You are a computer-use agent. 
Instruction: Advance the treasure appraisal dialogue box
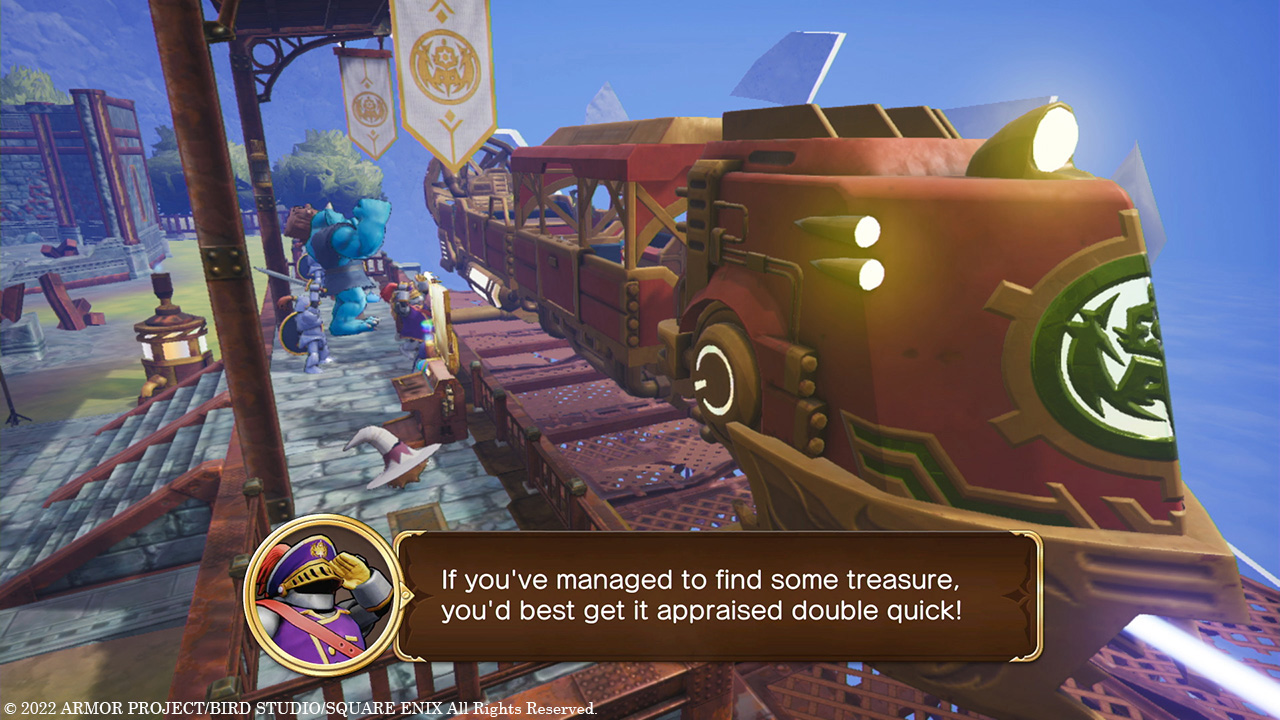point(717,595)
